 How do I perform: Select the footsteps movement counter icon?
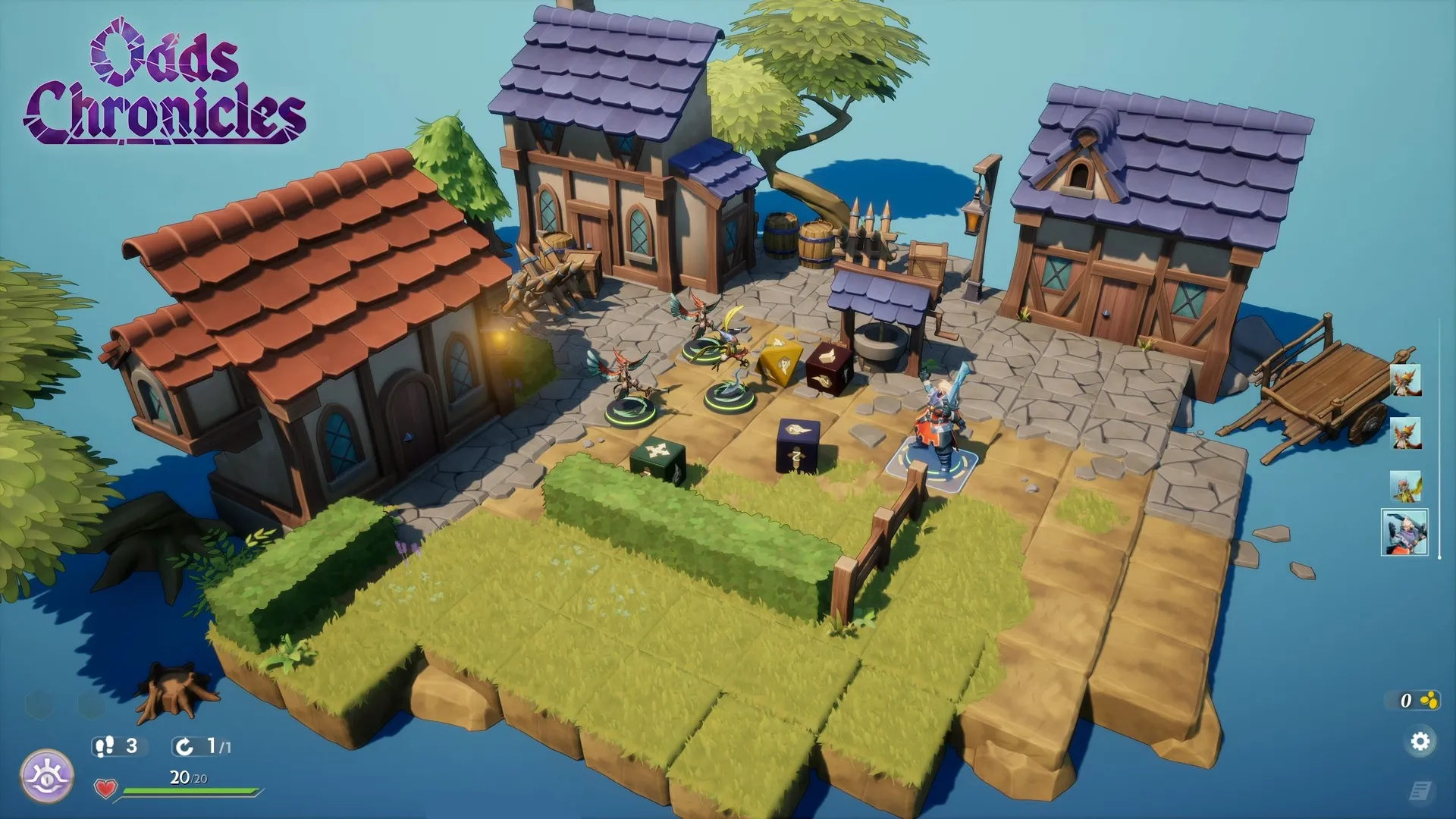(105, 745)
